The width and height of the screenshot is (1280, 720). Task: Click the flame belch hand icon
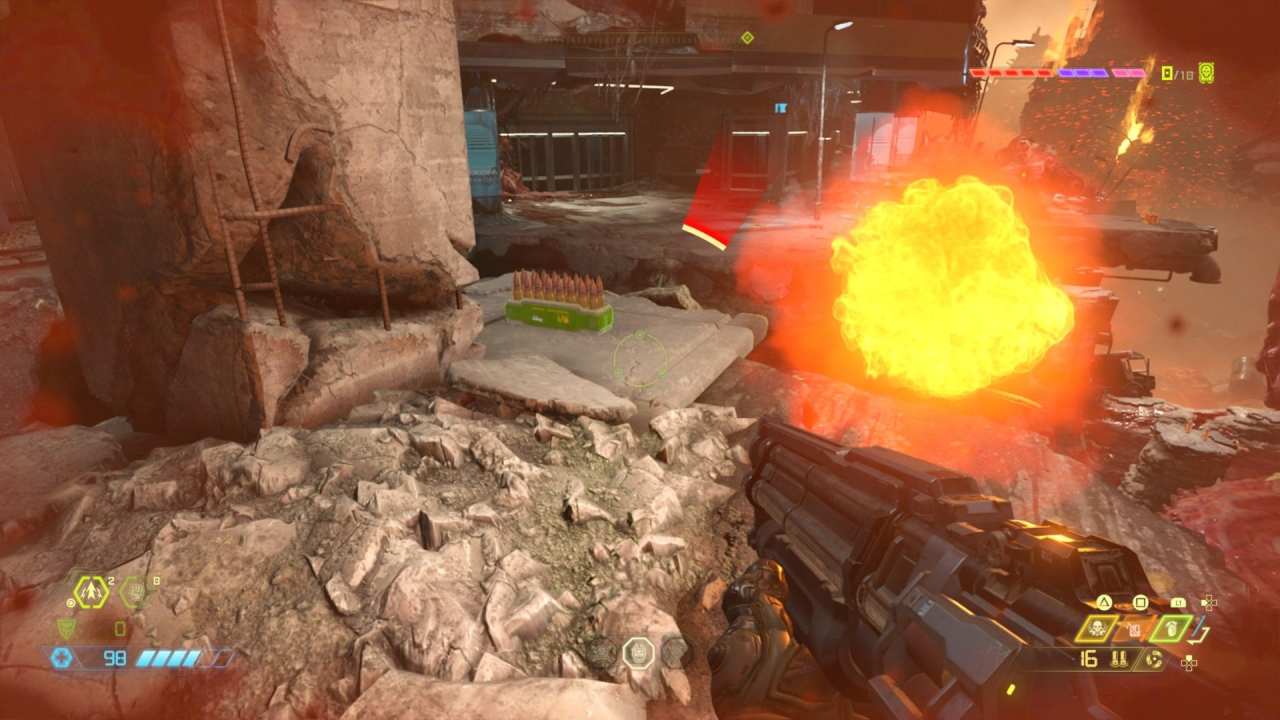135,591
